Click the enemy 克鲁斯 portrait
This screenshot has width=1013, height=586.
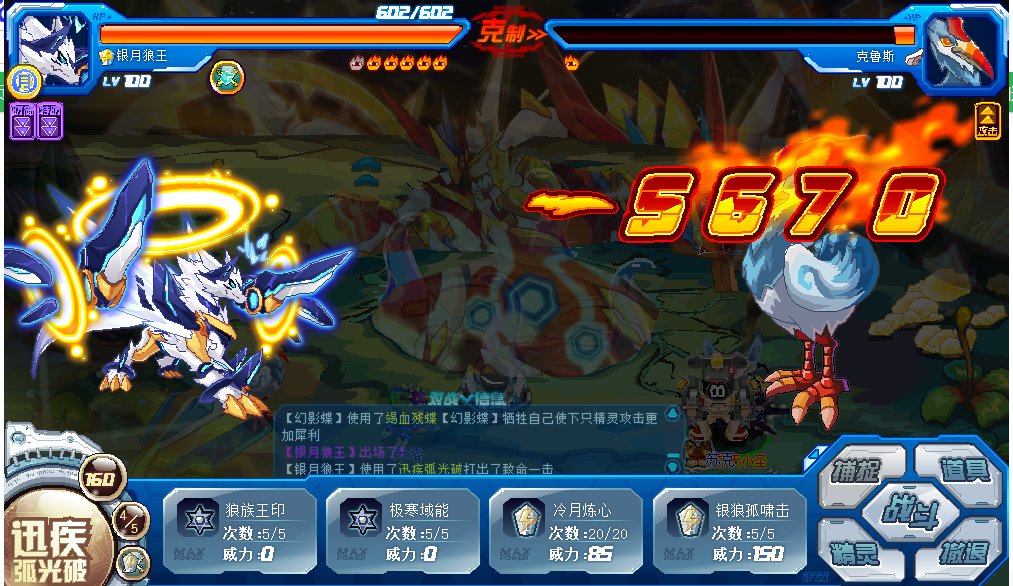[x=960, y=45]
